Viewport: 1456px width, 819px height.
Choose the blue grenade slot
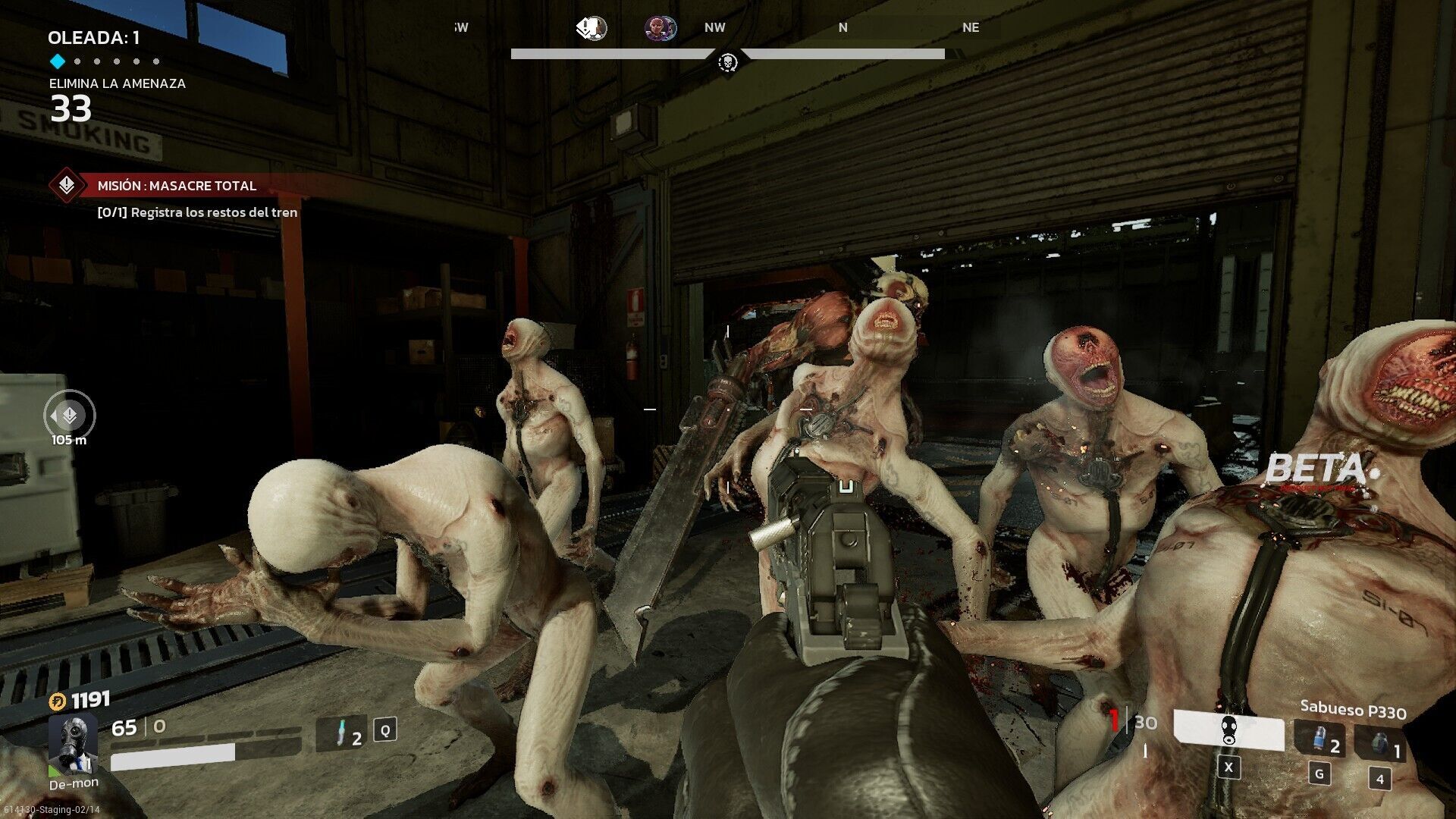(1320, 739)
